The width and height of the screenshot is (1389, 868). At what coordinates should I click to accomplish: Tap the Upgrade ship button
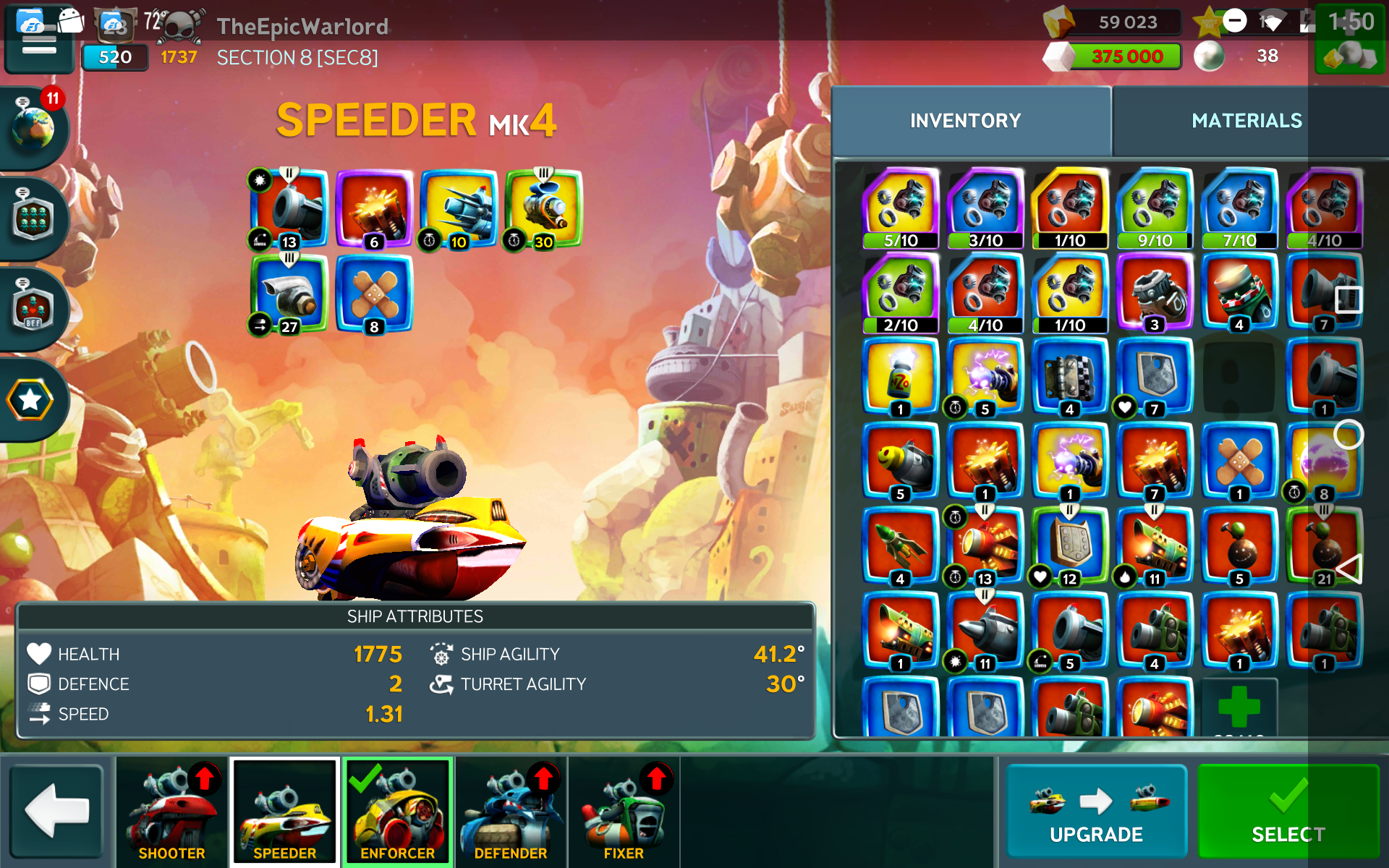[1096, 813]
